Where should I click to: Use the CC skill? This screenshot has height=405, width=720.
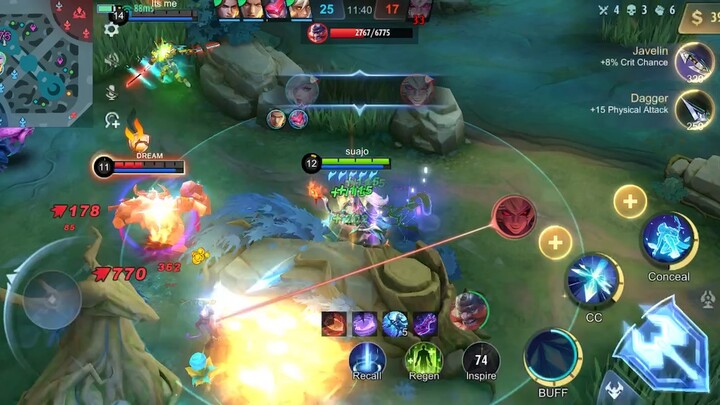[x=594, y=279]
